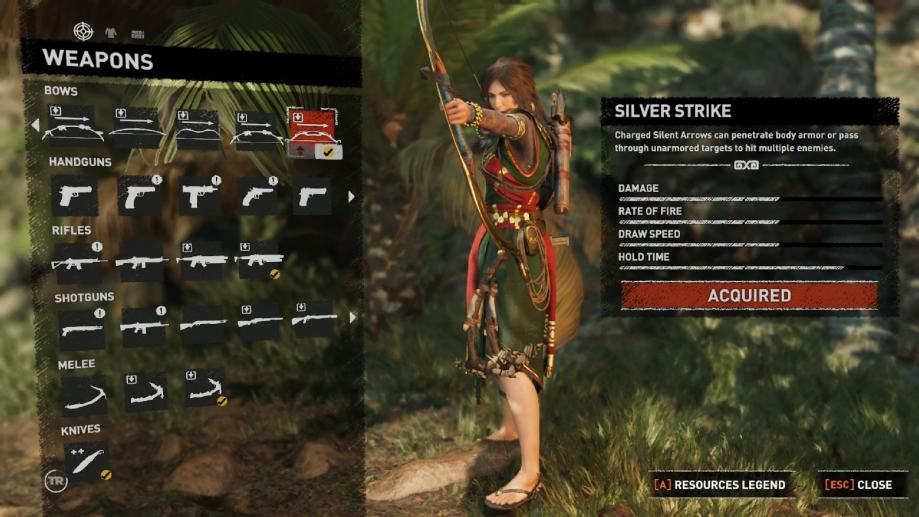
Task: Show more shotguns with the right arrow
Action: pyautogui.click(x=351, y=318)
